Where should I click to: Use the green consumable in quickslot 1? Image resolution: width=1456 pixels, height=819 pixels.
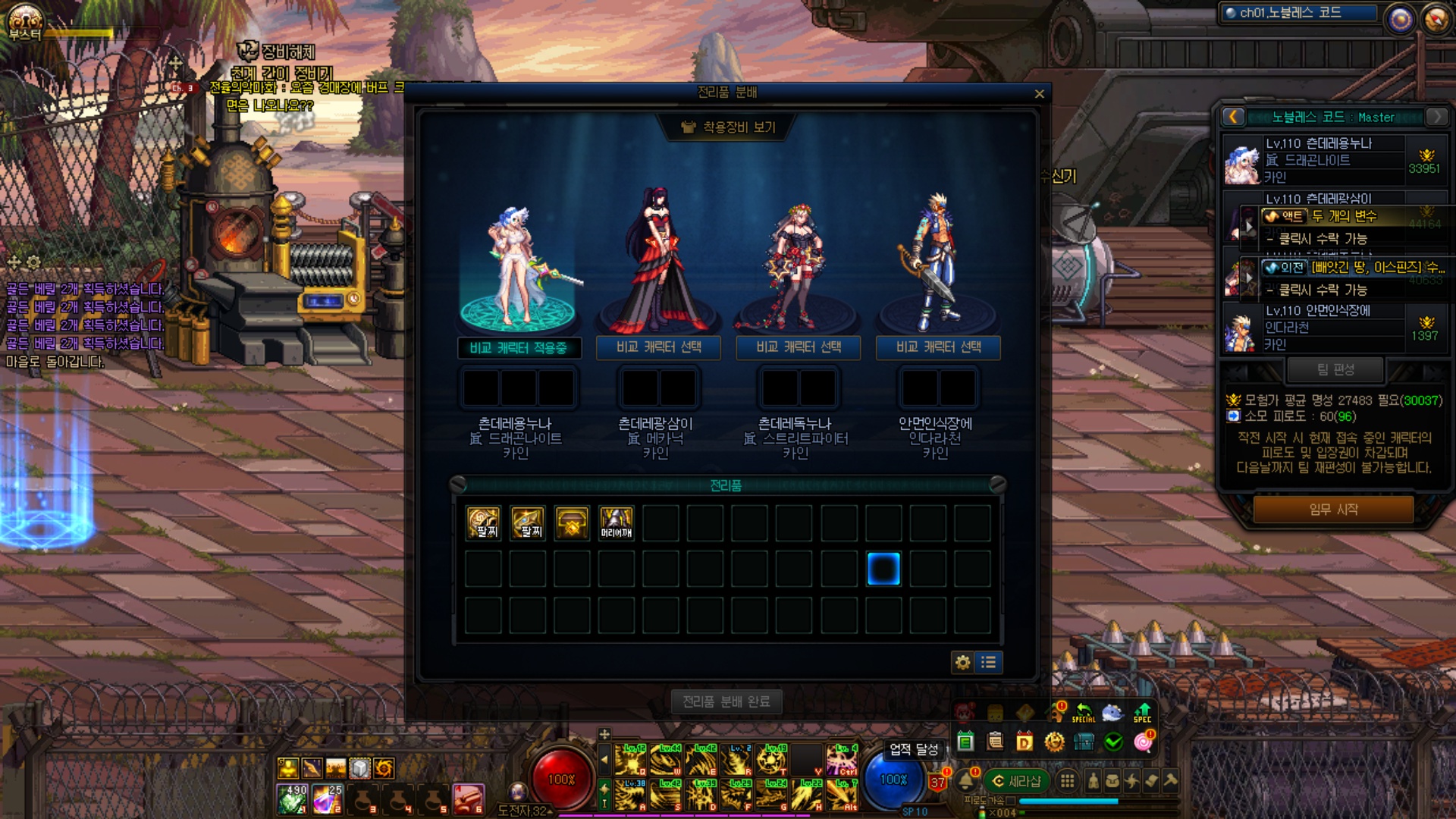pos(292,799)
